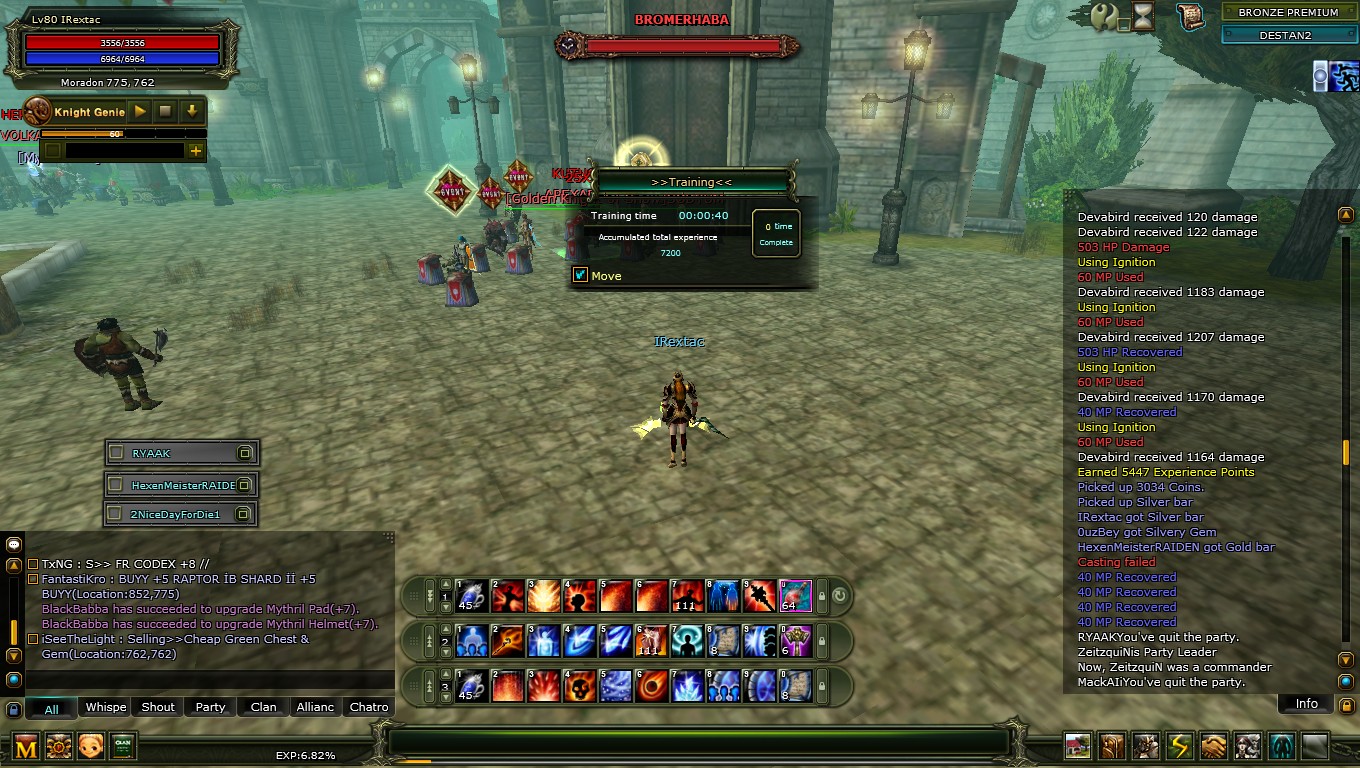
Task: Click the Bronze Premium button
Action: point(1288,13)
